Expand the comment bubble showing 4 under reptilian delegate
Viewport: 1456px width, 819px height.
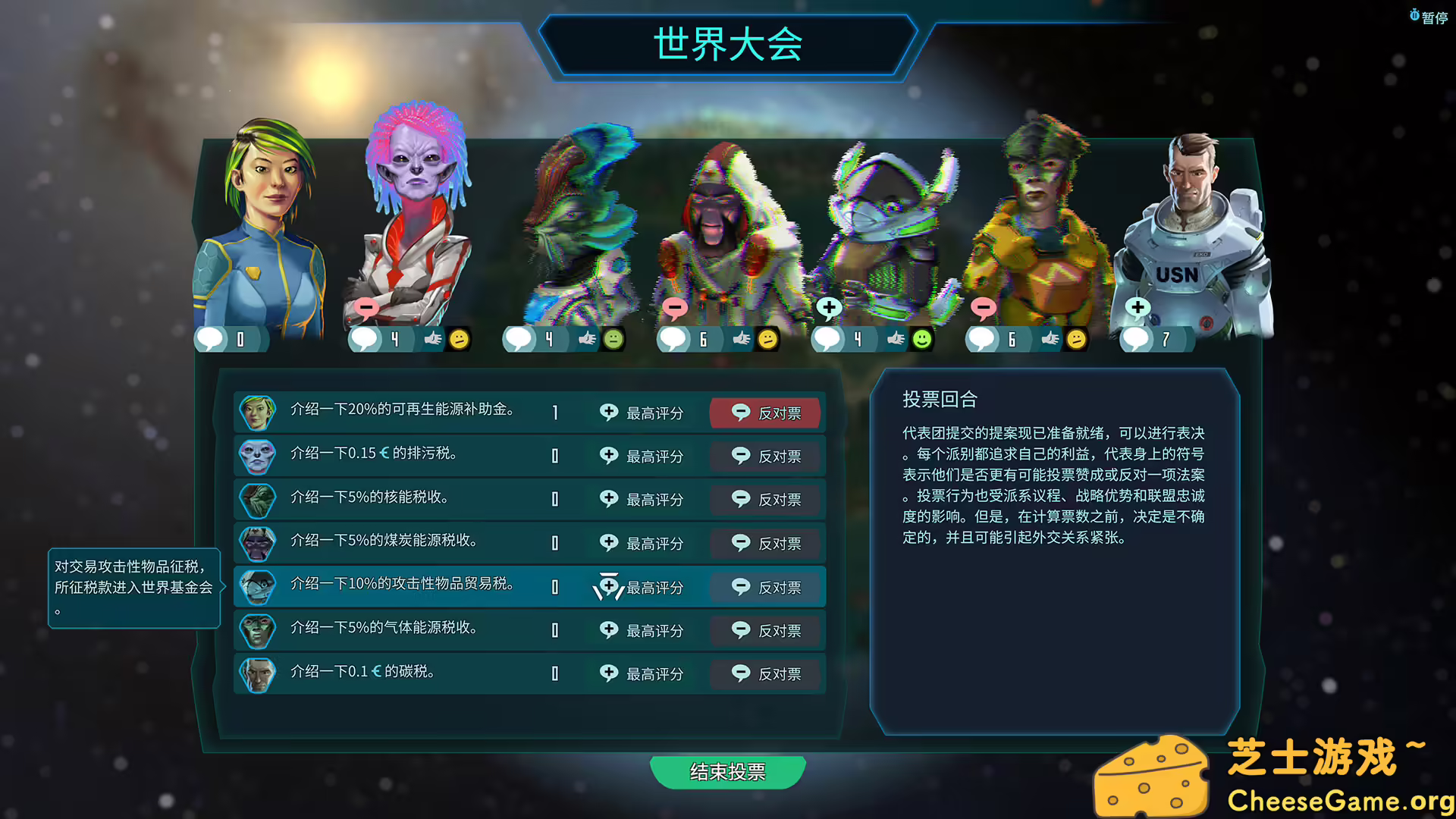[x=520, y=339]
